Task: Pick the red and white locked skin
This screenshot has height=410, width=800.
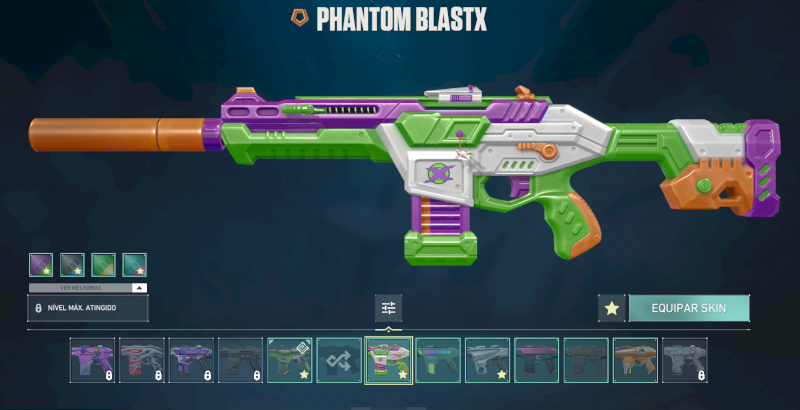Action: (142, 360)
